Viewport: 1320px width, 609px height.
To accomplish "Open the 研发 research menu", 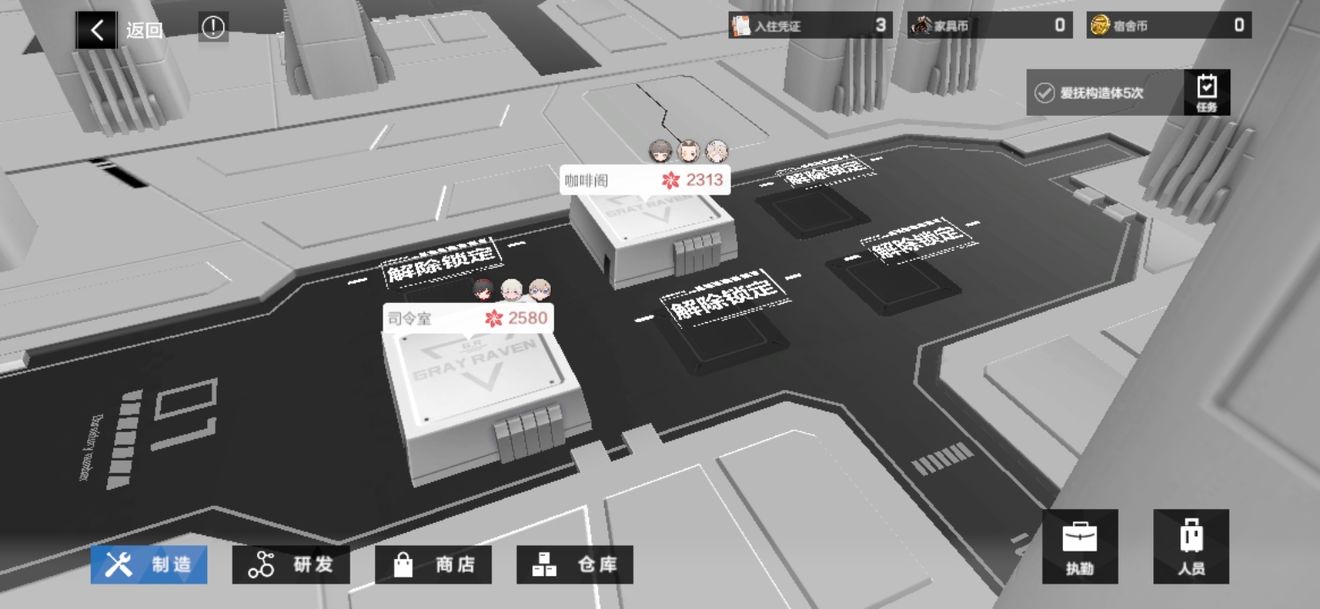I will point(292,565).
